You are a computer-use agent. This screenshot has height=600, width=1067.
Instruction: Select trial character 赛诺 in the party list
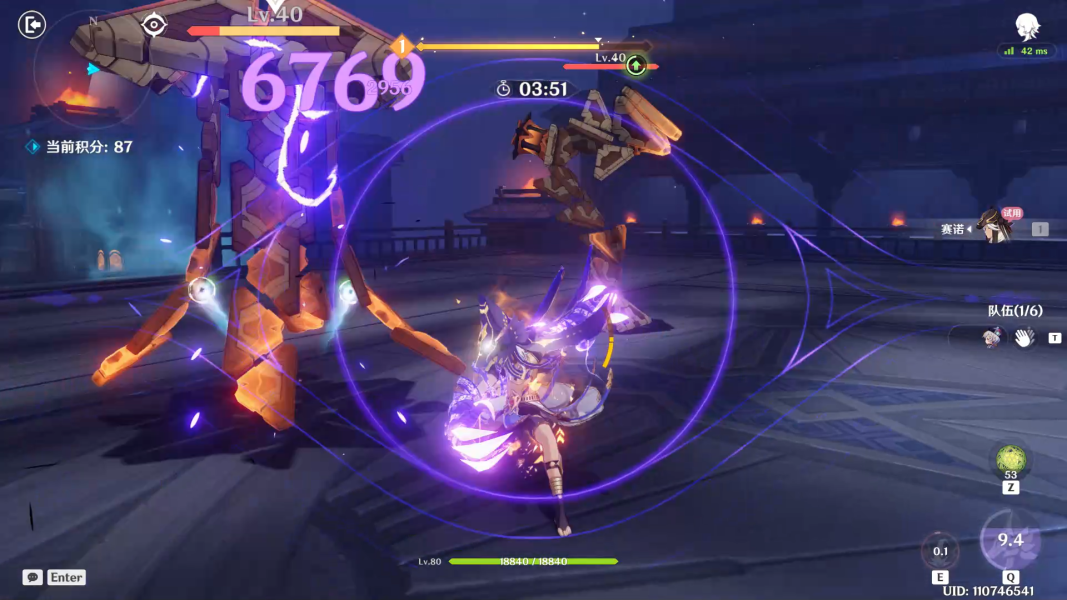(992, 227)
